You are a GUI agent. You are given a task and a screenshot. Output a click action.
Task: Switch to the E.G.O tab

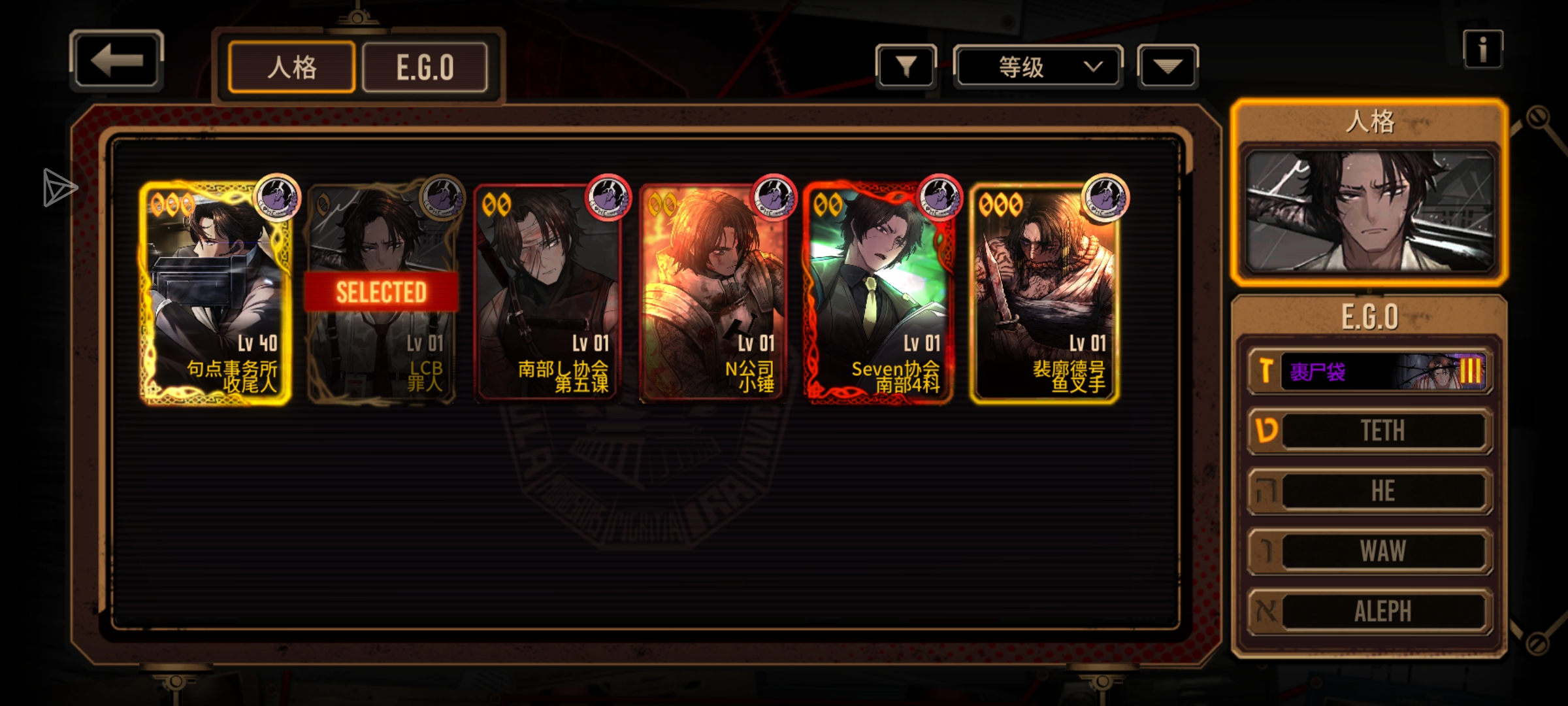(x=425, y=67)
